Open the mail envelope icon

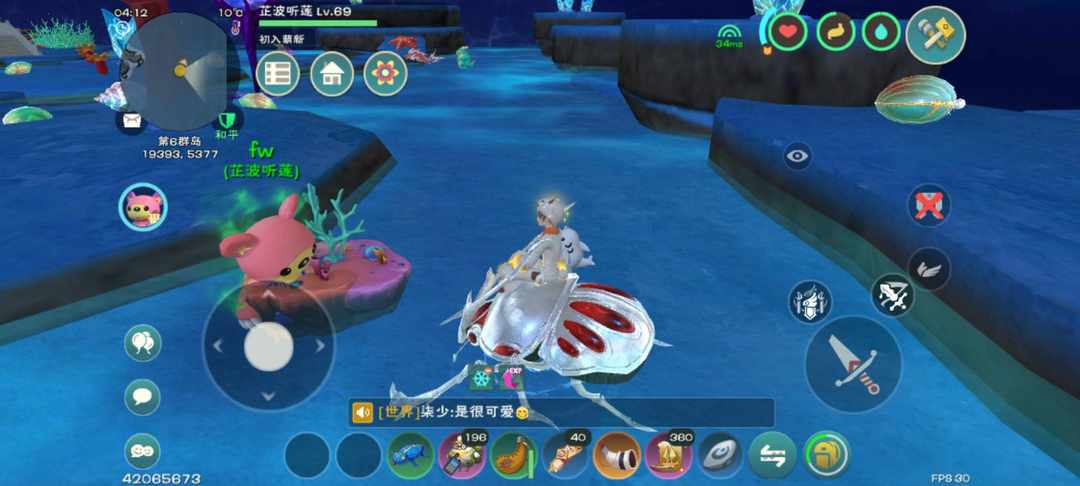131,122
